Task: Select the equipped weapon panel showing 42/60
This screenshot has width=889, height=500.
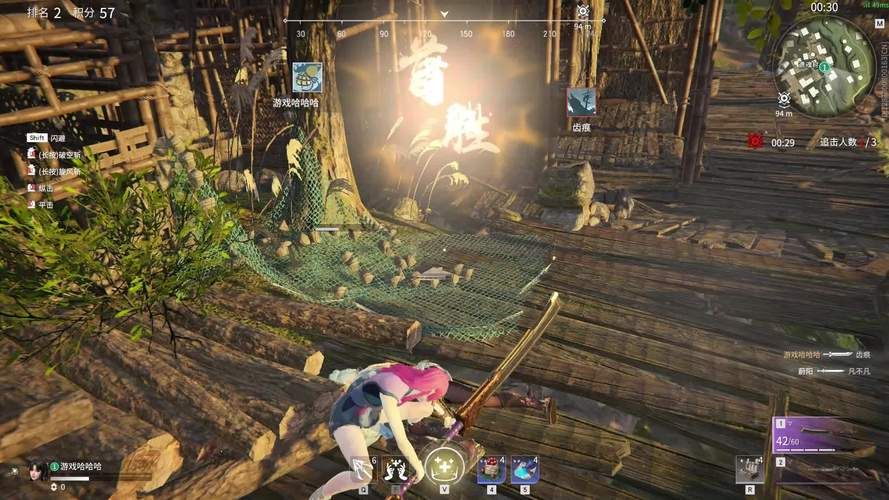Action: tap(813, 436)
